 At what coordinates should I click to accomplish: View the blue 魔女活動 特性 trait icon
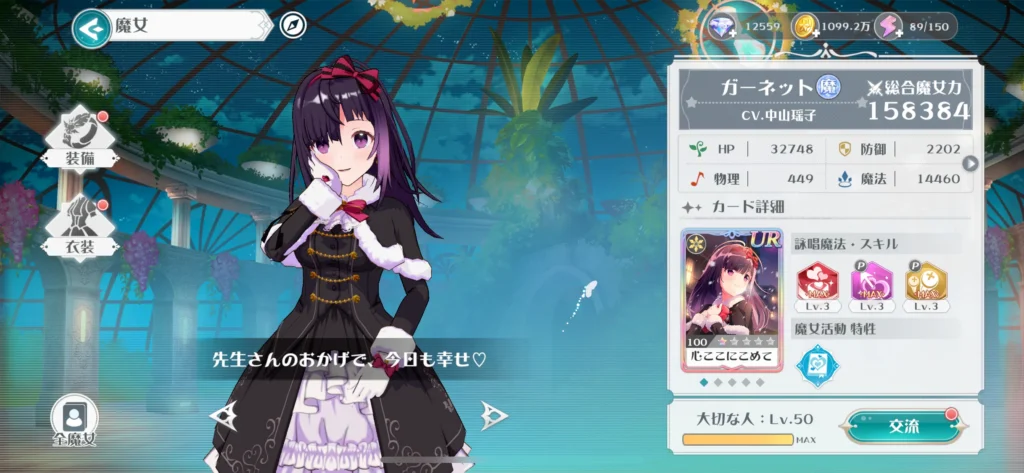pos(816,365)
